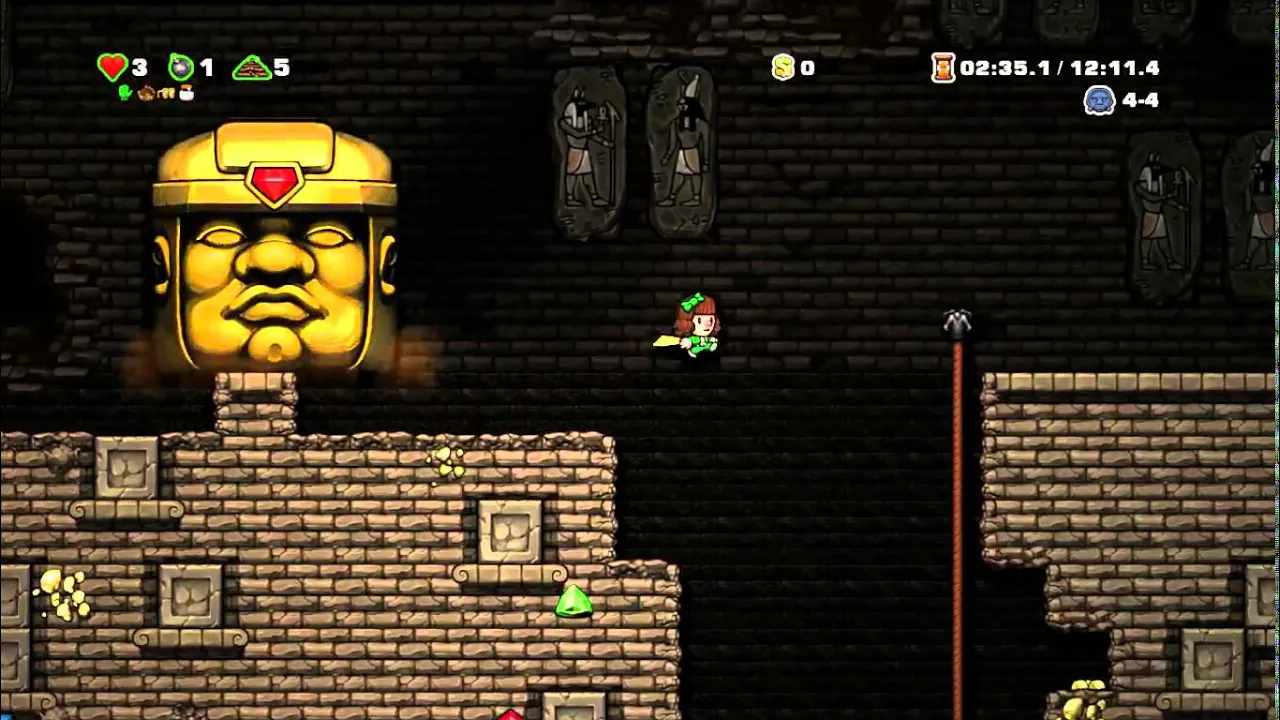
Task: Select the bomb icon in the HUD
Action: click(x=180, y=67)
